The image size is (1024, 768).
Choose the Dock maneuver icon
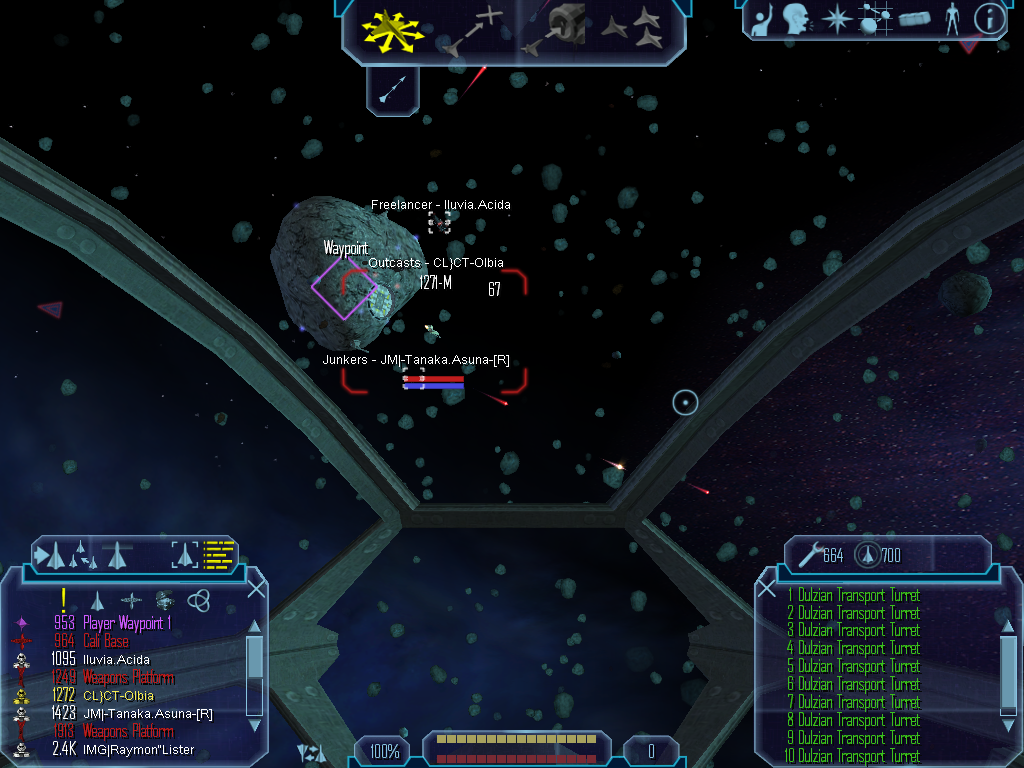[x=556, y=30]
